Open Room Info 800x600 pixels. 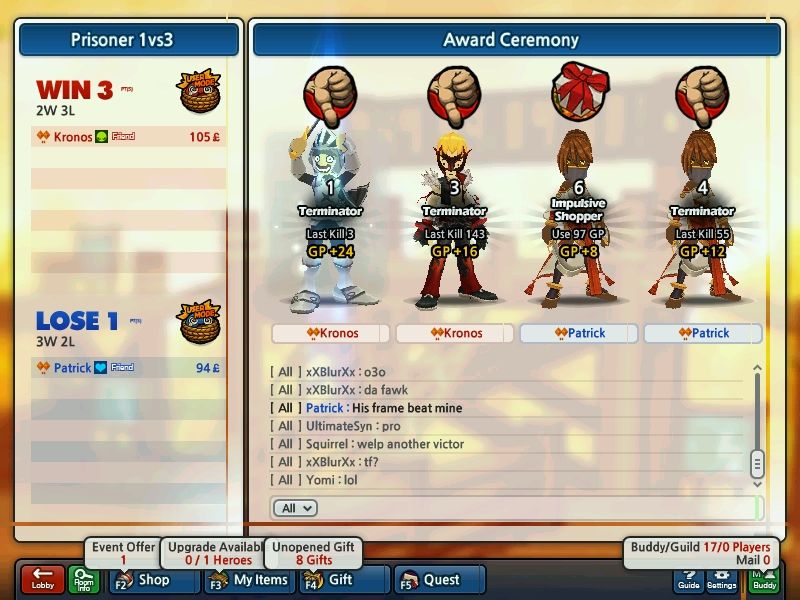pyautogui.click(x=83, y=579)
